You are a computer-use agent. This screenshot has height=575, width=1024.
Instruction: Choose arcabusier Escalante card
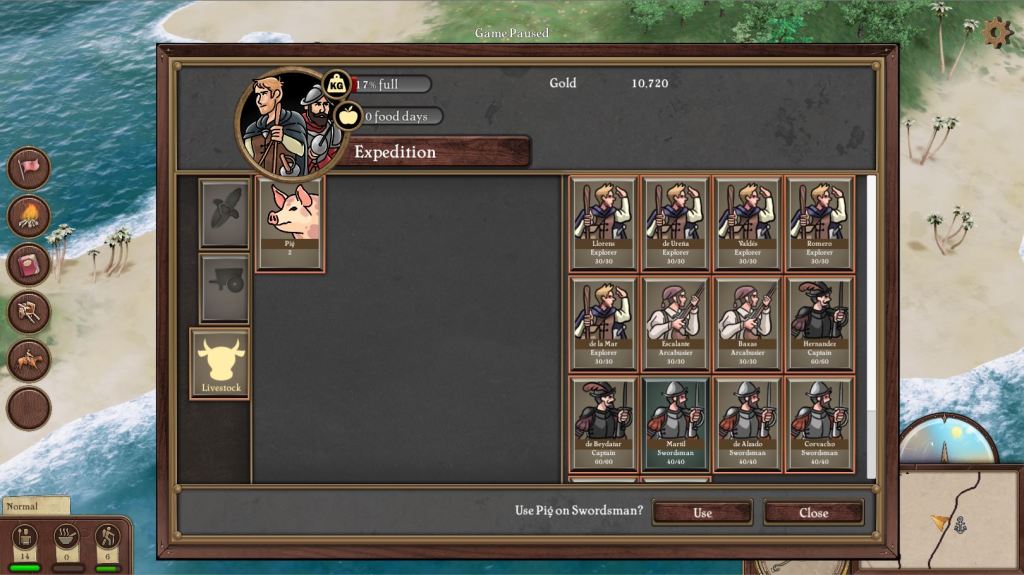pos(677,324)
